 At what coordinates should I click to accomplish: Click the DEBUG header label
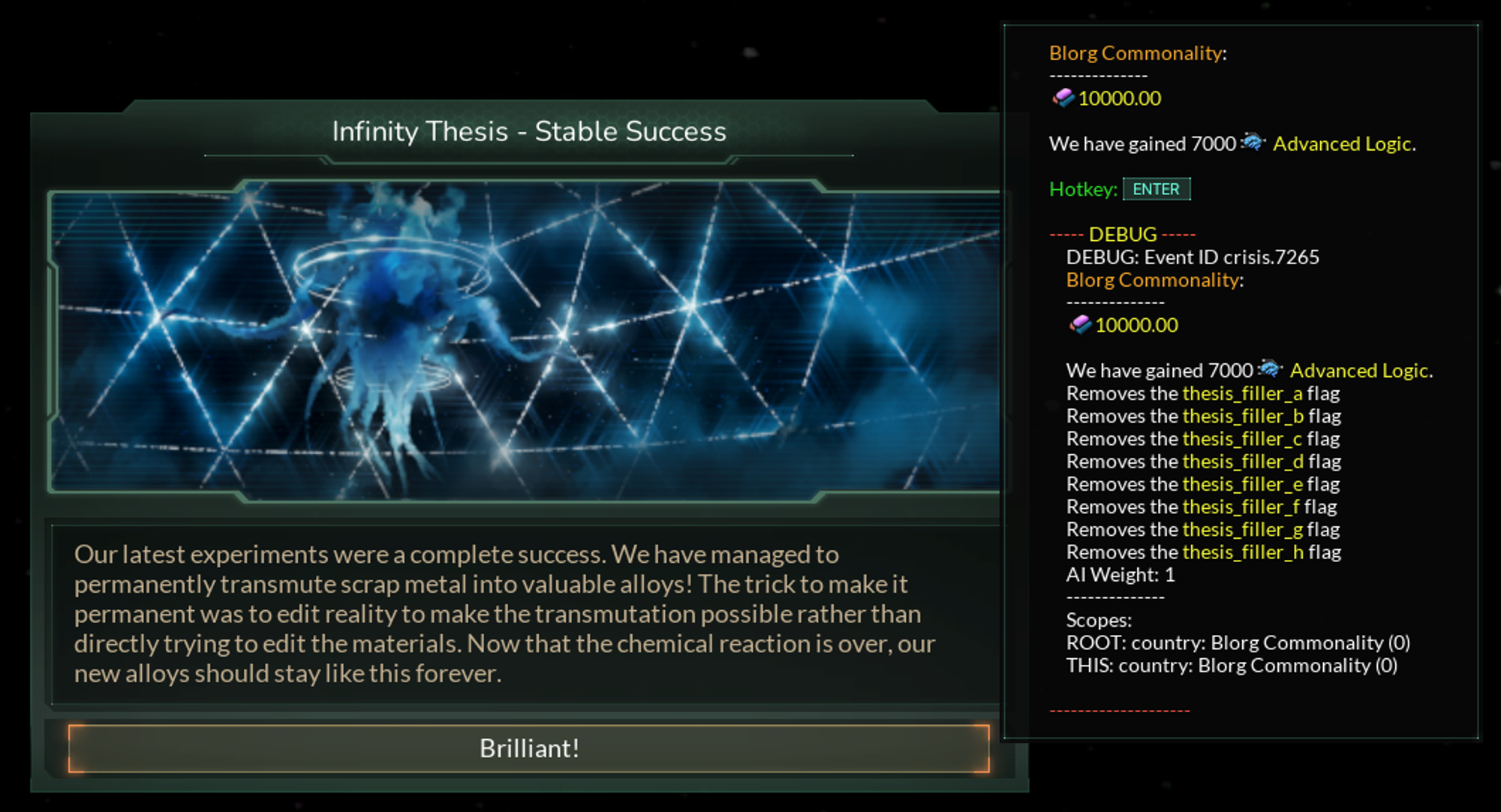[1122, 234]
